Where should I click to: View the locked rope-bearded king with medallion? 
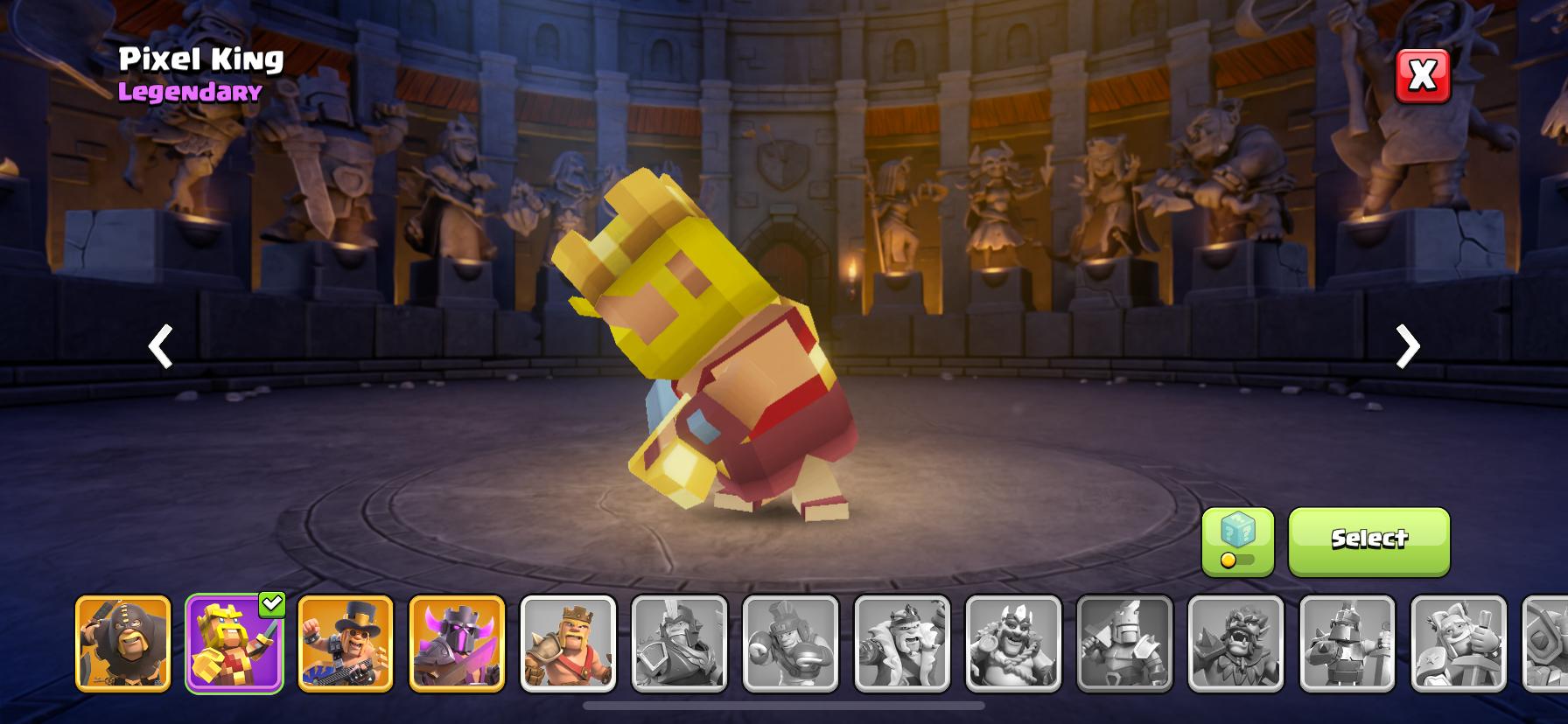[x=1013, y=644]
